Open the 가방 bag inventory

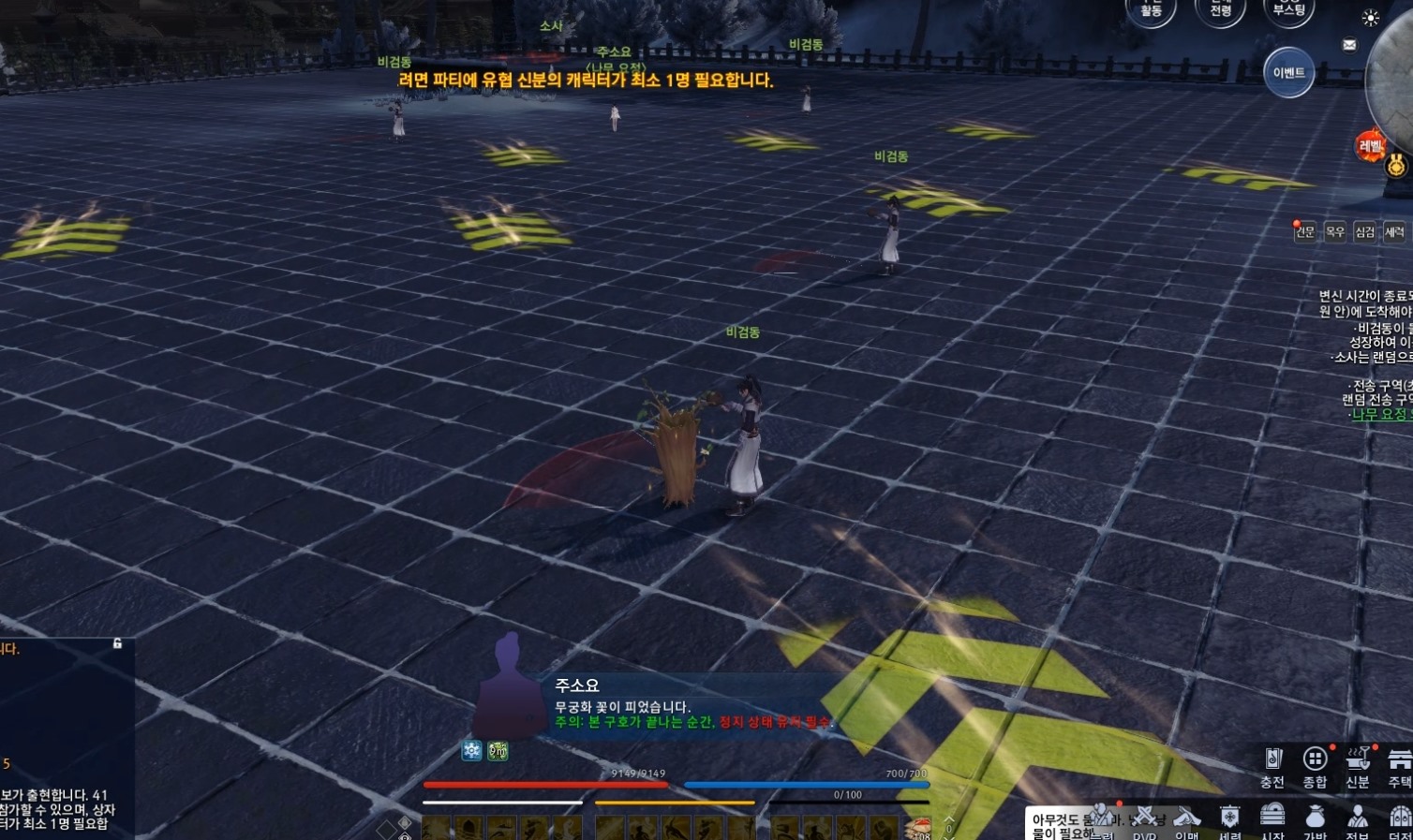(x=1316, y=820)
